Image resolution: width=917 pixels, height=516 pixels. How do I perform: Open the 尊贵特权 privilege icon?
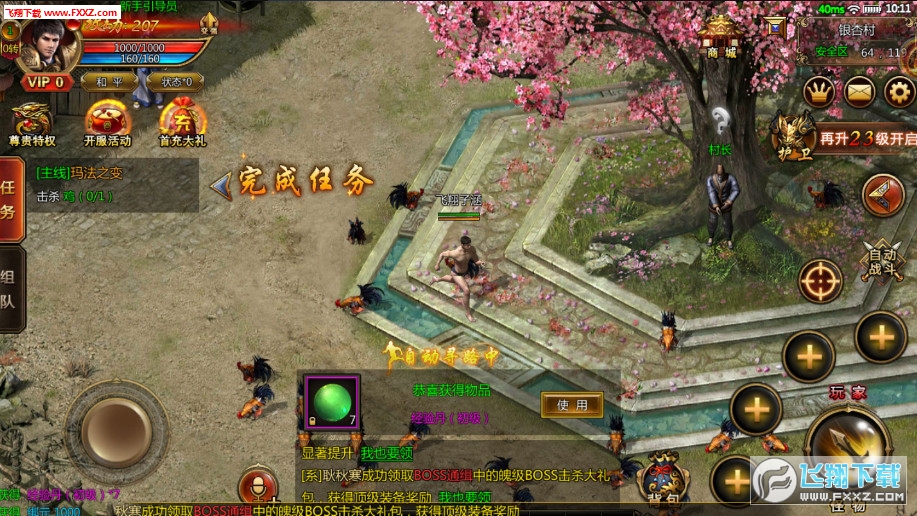[31, 124]
